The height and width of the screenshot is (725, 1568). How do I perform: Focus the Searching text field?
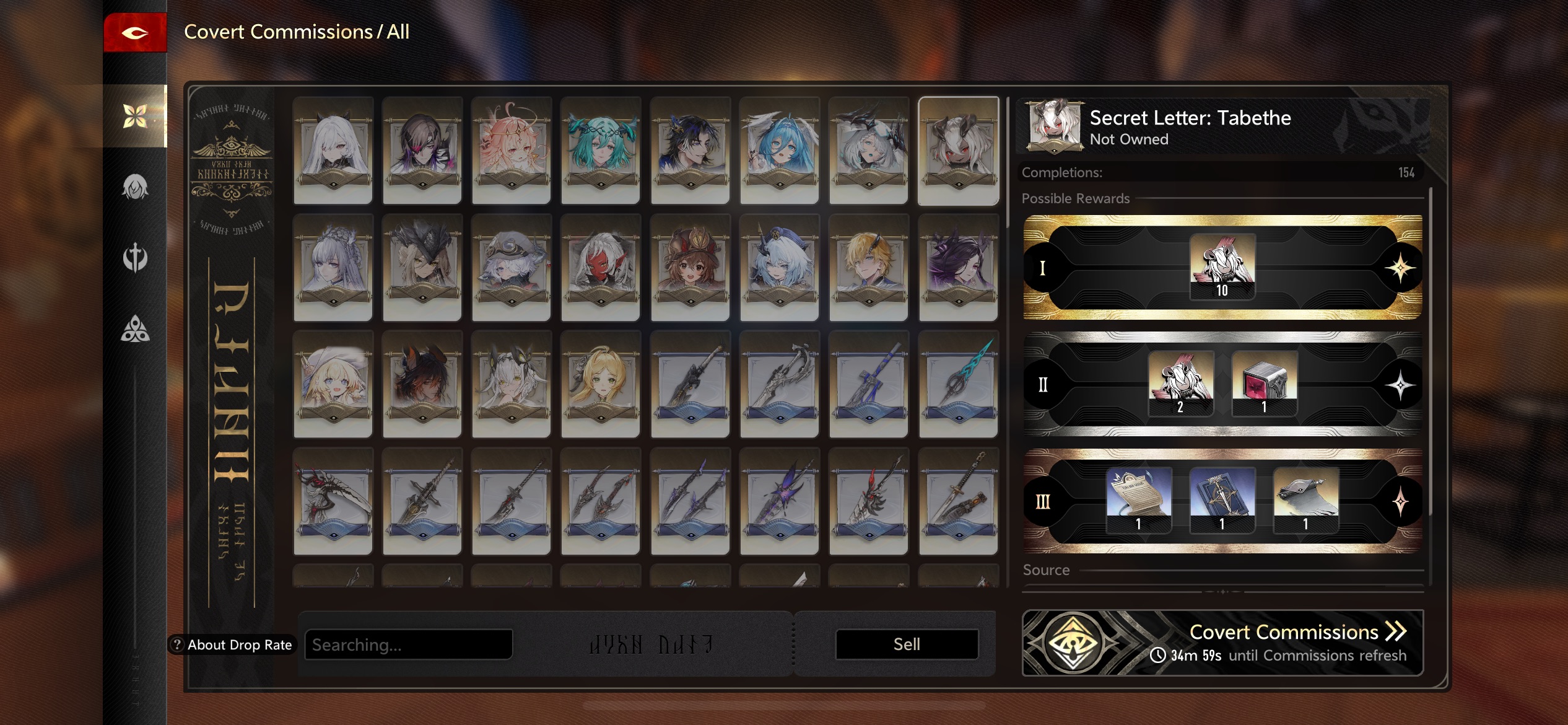409,645
